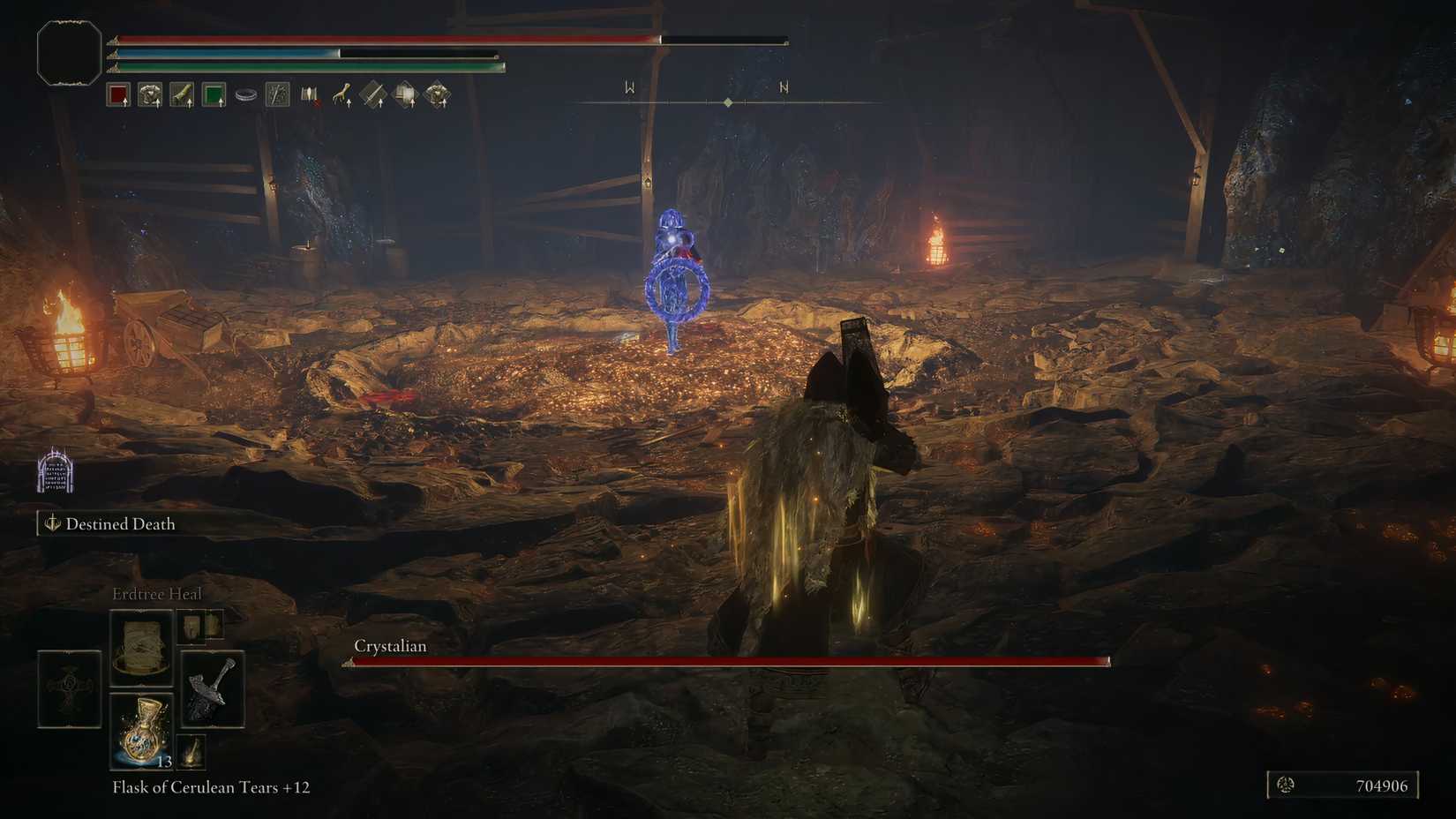Image resolution: width=1456 pixels, height=819 pixels.
Task: Click the Destined Death rune icon
Action: point(54,523)
